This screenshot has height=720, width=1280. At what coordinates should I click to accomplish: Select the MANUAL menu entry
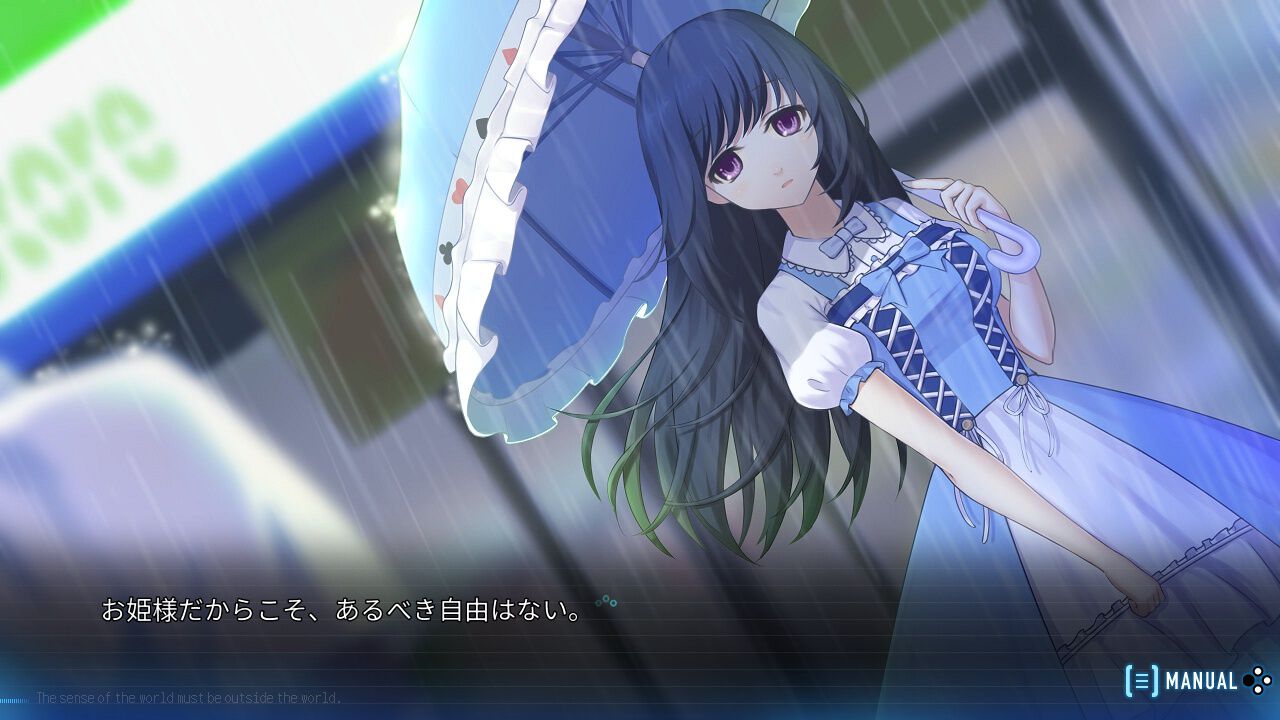[x=1201, y=680]
